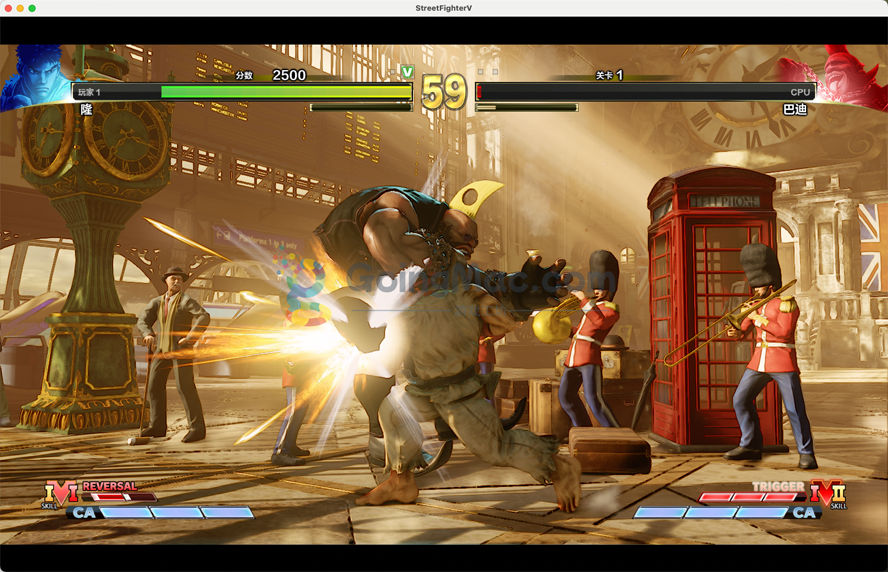Image resolution: width=888 pixels, height=572 pixels.
Task: Minimize the StreetFighterV window
Action: coord(20,8)
